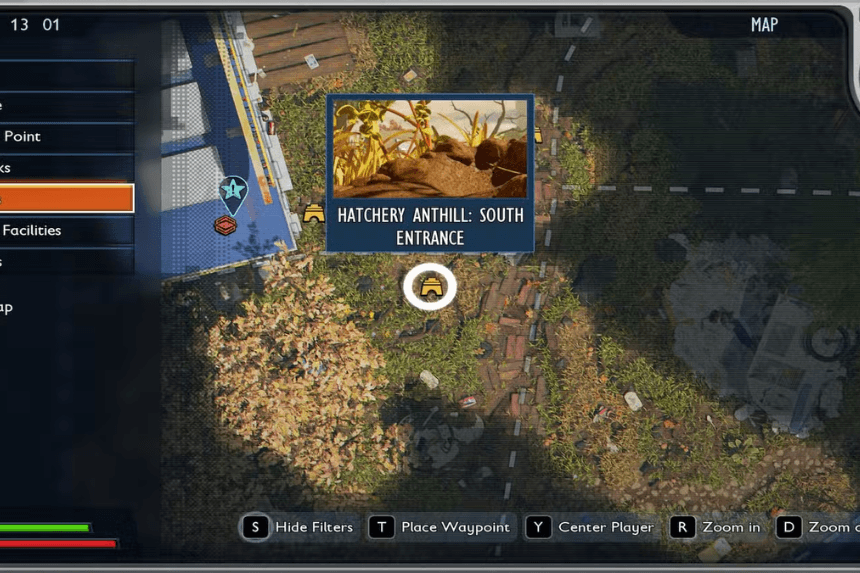This screenshot has height=573, width=860.
Task: Click the white-circled anthill entrance marker
Action: coord(430,288)
